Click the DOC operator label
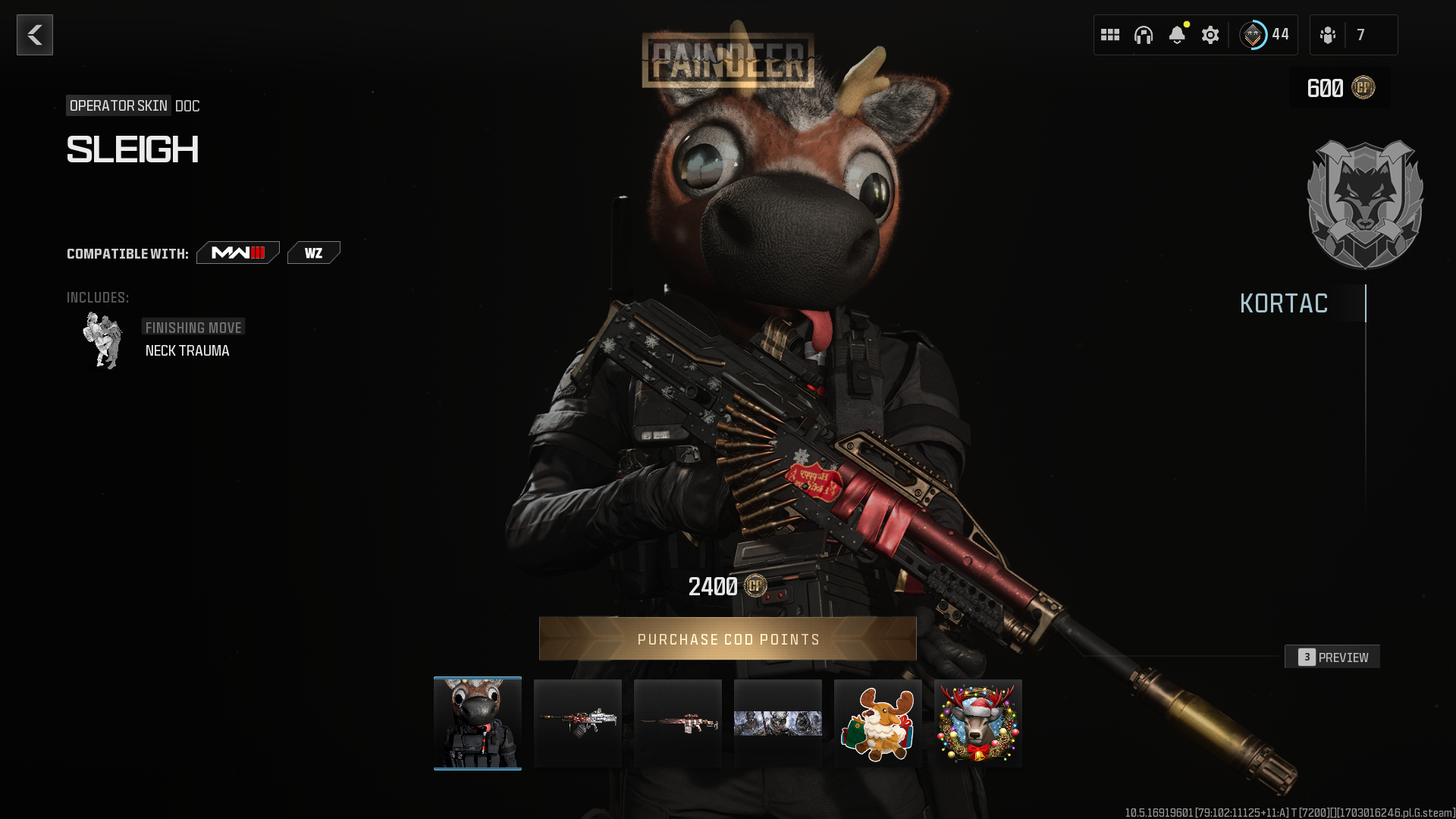Viewport: 1456px width, 819px height. pyautogui.click(x=187, y=106)
